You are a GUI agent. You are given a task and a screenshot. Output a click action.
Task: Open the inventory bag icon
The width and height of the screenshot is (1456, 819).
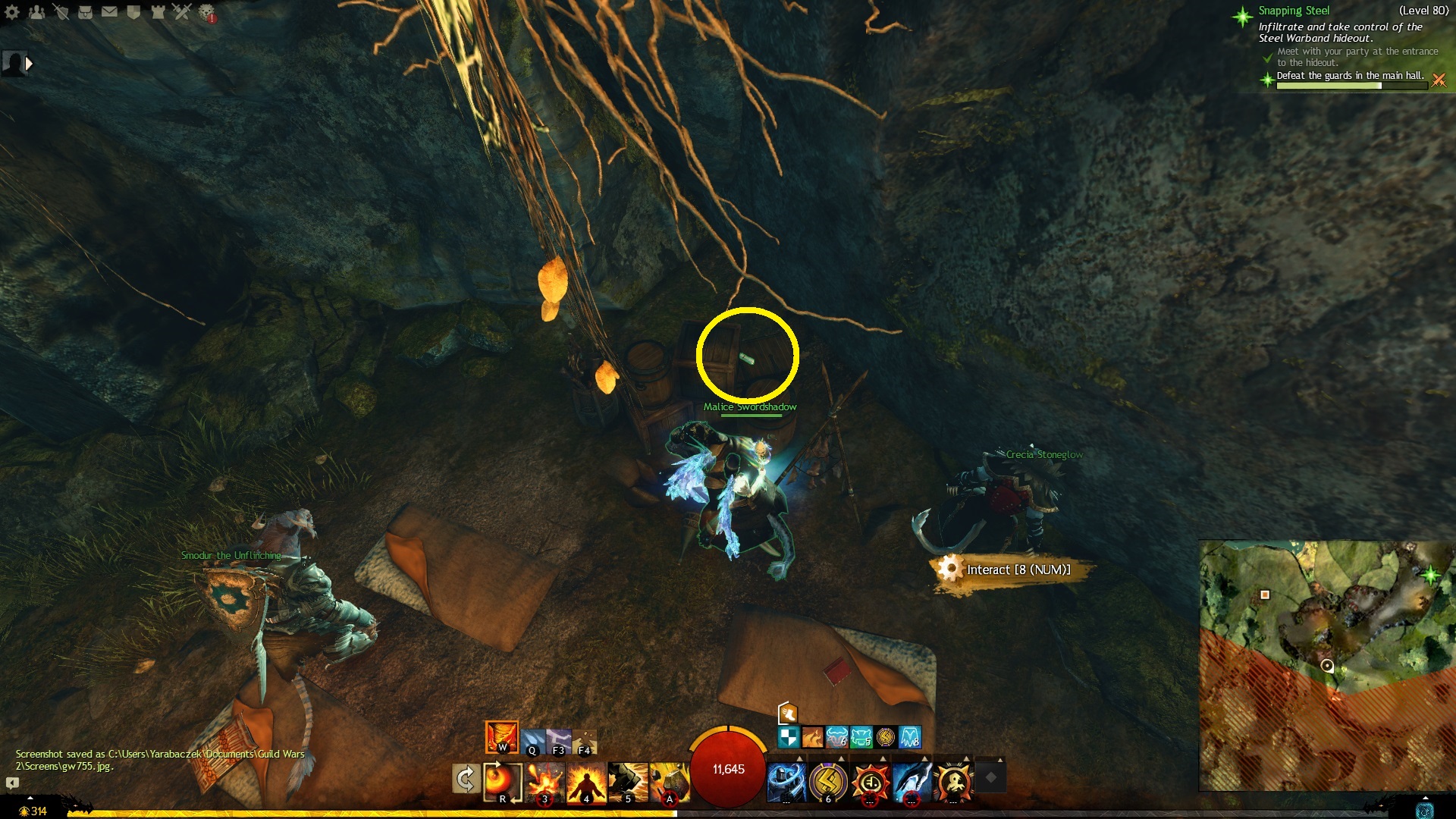(x=85, y=12)
